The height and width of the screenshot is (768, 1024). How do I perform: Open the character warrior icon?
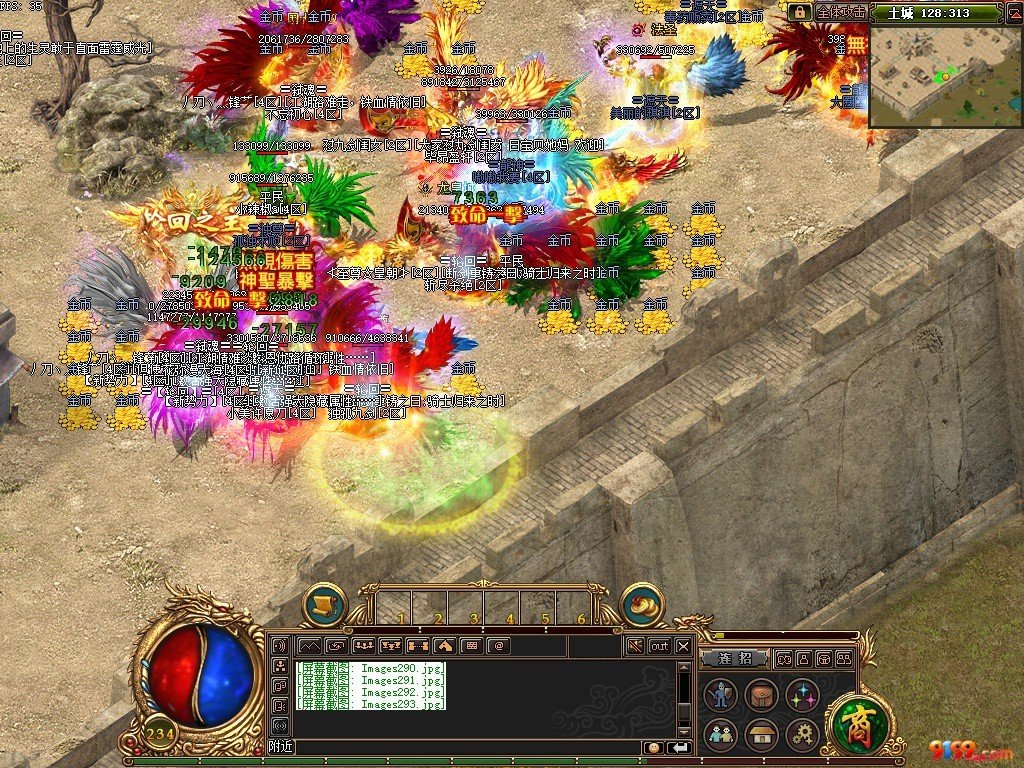coord(720,695)
